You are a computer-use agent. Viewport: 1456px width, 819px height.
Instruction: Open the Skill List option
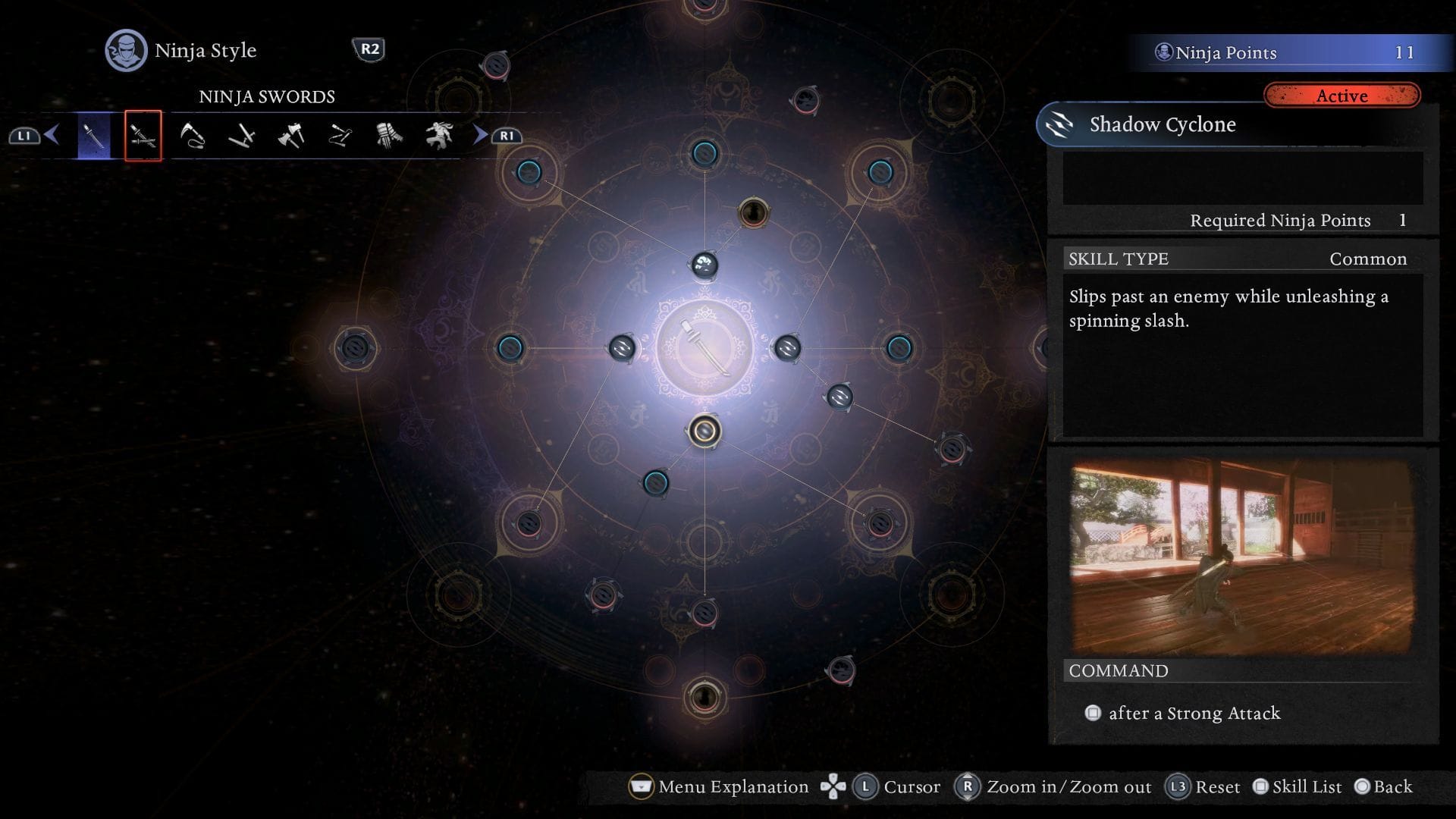[1307, 786]
